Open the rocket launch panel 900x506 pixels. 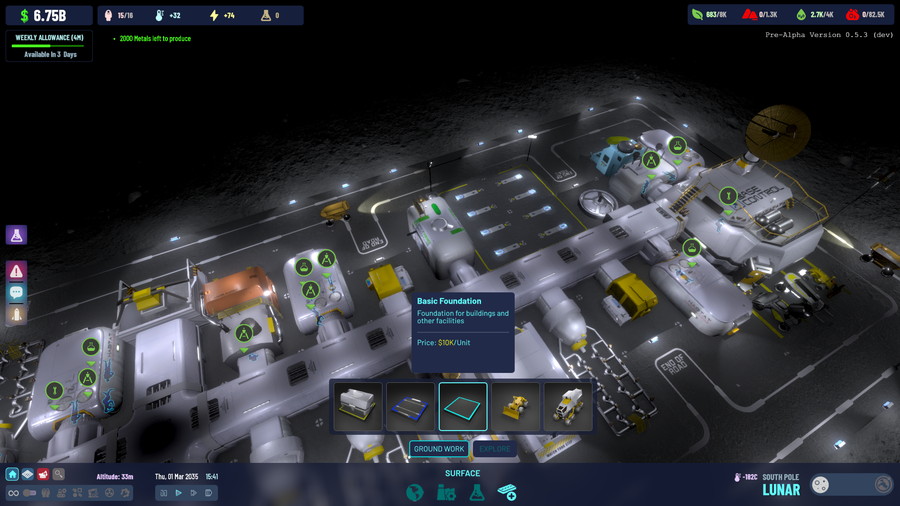pyautogui.click(x=16, y=316)
